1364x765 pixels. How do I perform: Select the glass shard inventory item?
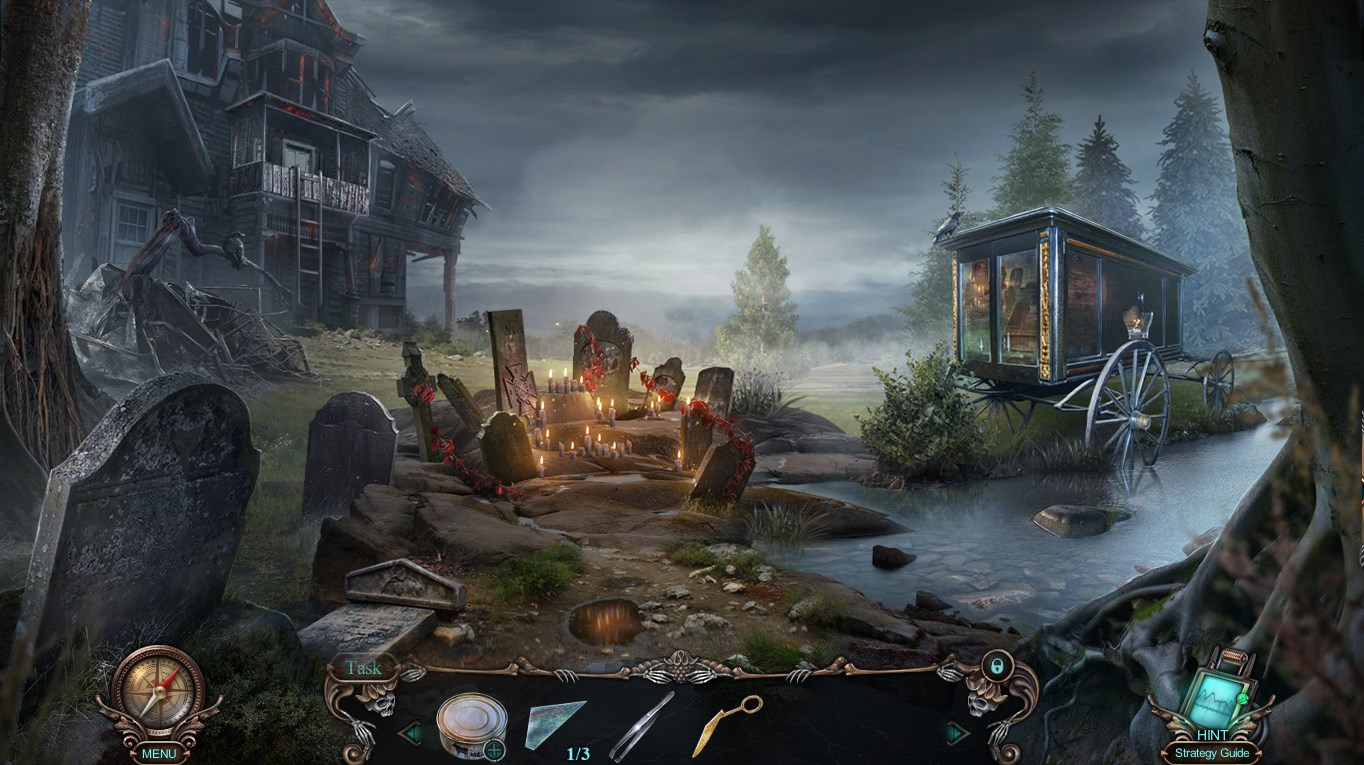click(x=556, y=724)
